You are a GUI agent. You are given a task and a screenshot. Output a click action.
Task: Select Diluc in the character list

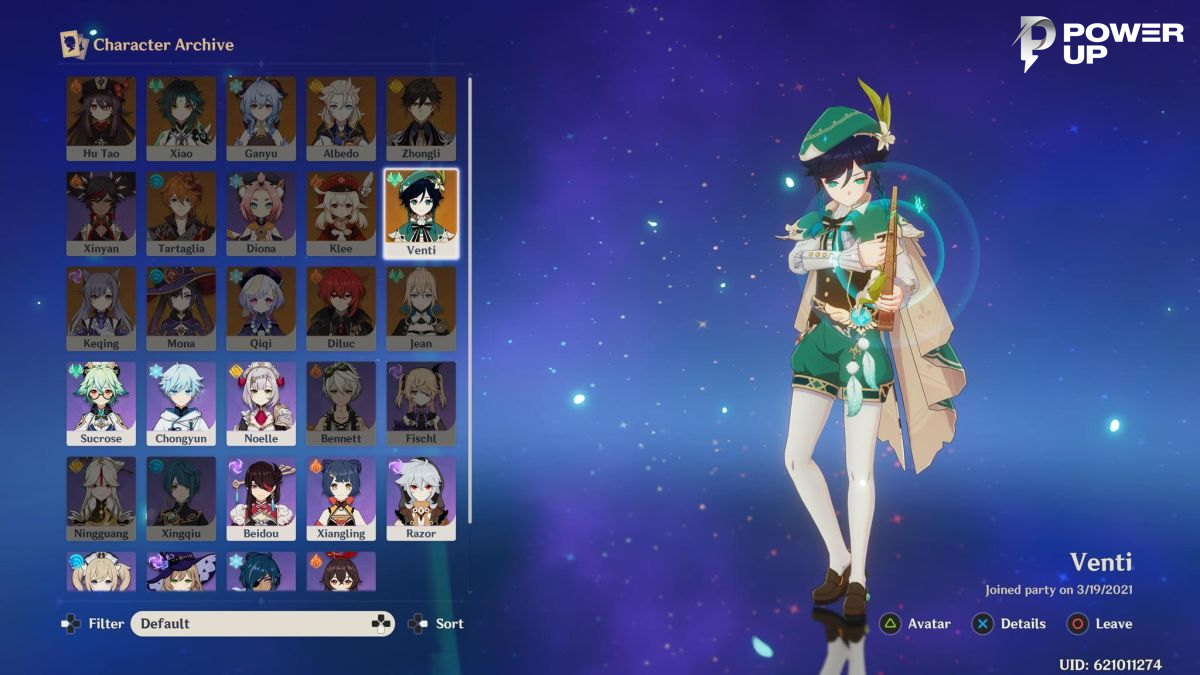341,308
